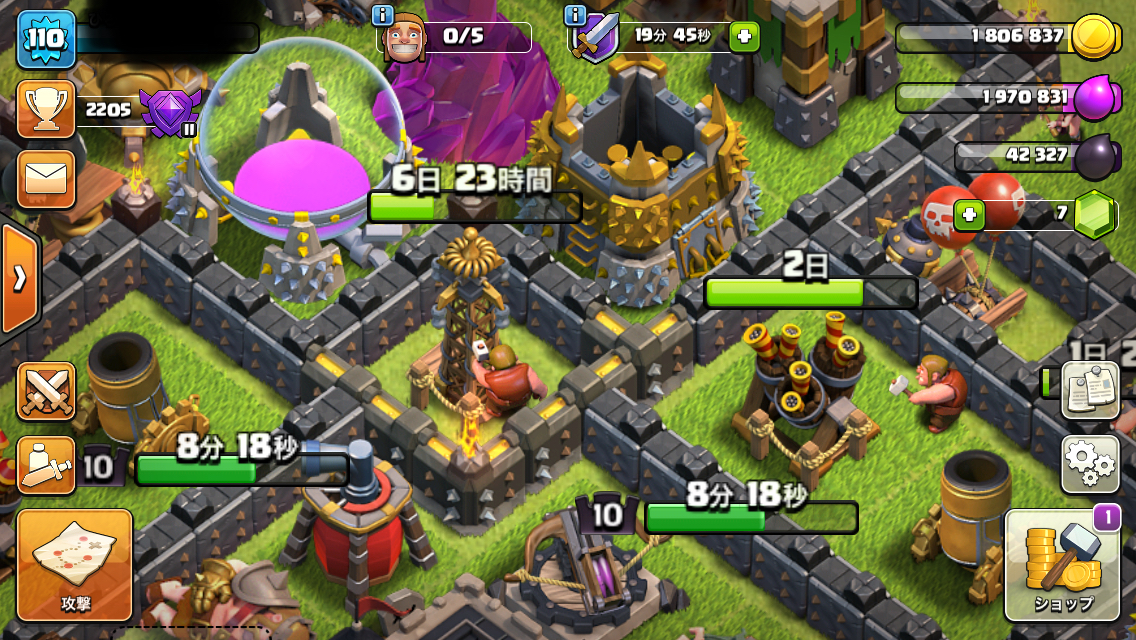Open the army overview button
Screen dimensions: 1136x640
[46, 465]
